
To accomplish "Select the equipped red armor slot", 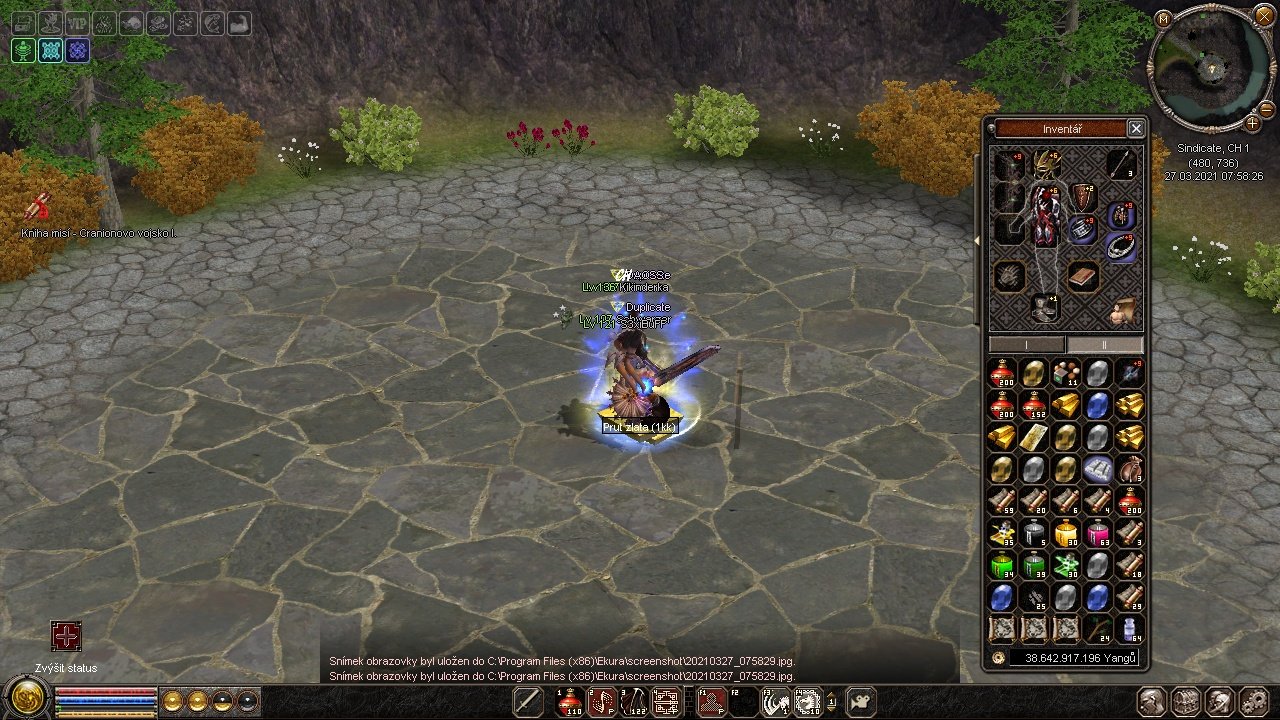I will pos(1046,215).
